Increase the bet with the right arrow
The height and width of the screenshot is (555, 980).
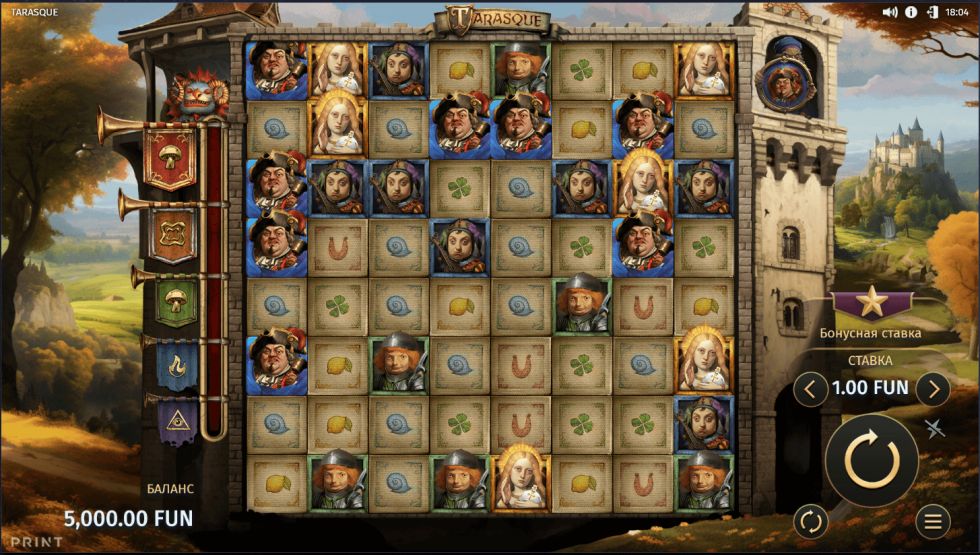[x=932, y=387]
